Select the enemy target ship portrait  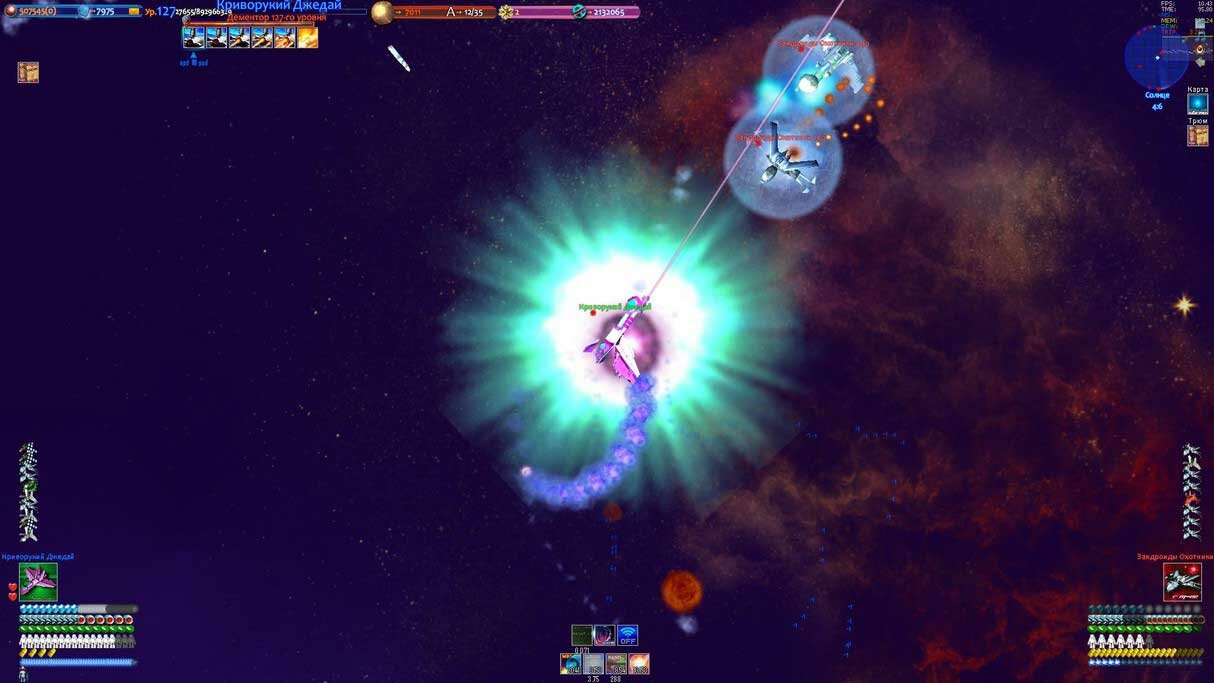tap(1182, 582)
